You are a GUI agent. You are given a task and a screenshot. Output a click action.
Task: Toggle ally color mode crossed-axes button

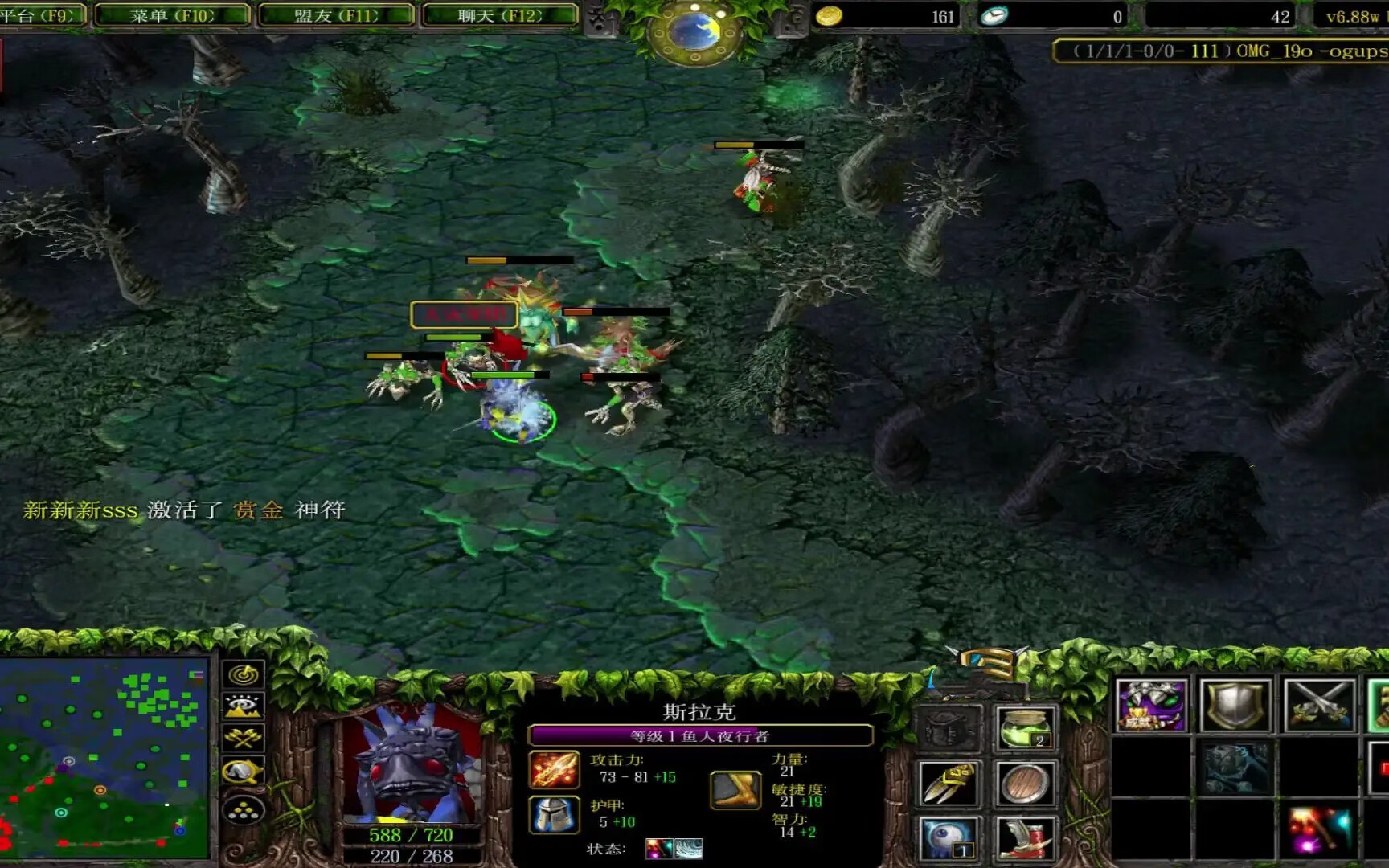click(x=244, y=739)
